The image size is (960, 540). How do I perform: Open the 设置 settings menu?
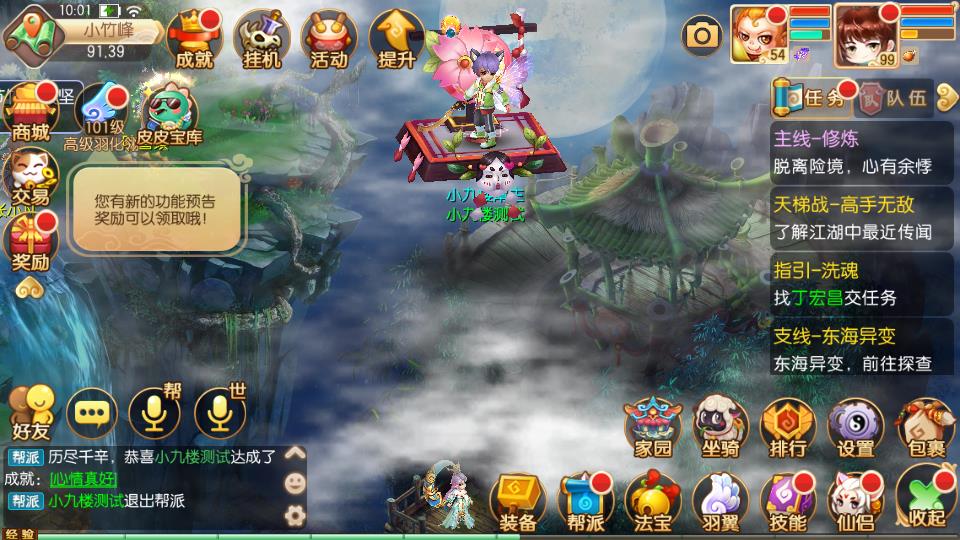856,428
